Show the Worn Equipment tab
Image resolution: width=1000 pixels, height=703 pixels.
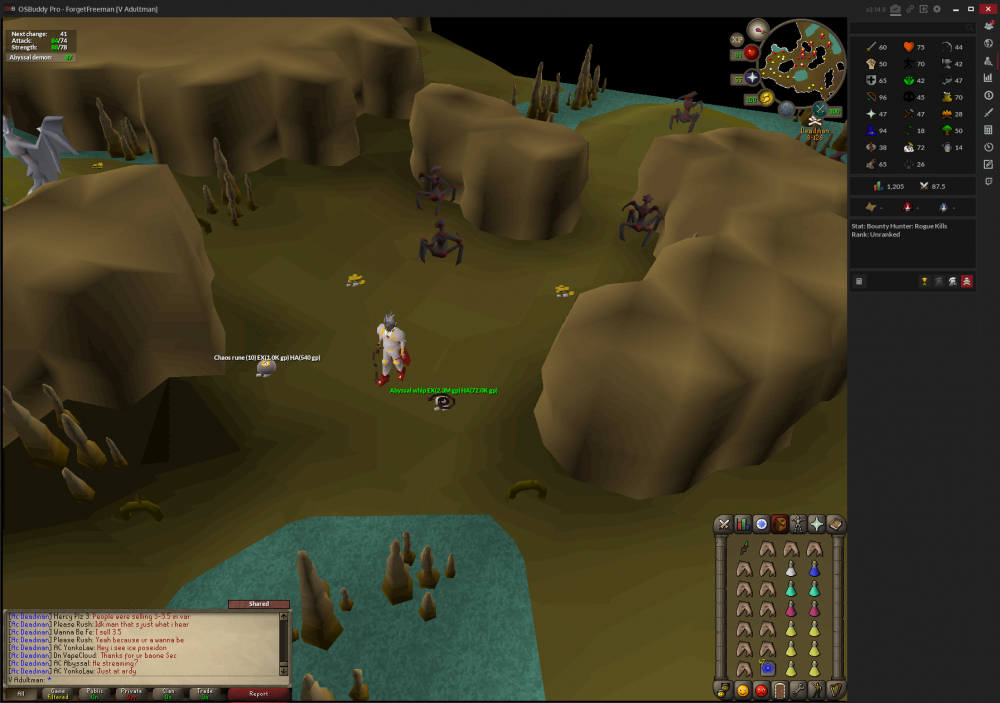[798, 524]
